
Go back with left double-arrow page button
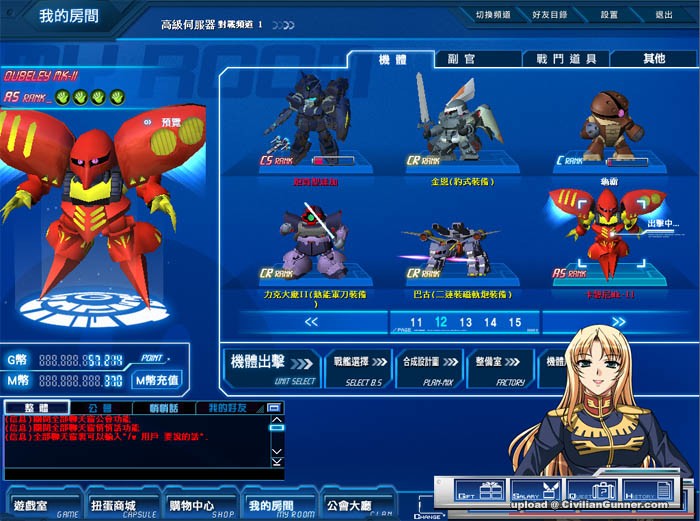311,322
